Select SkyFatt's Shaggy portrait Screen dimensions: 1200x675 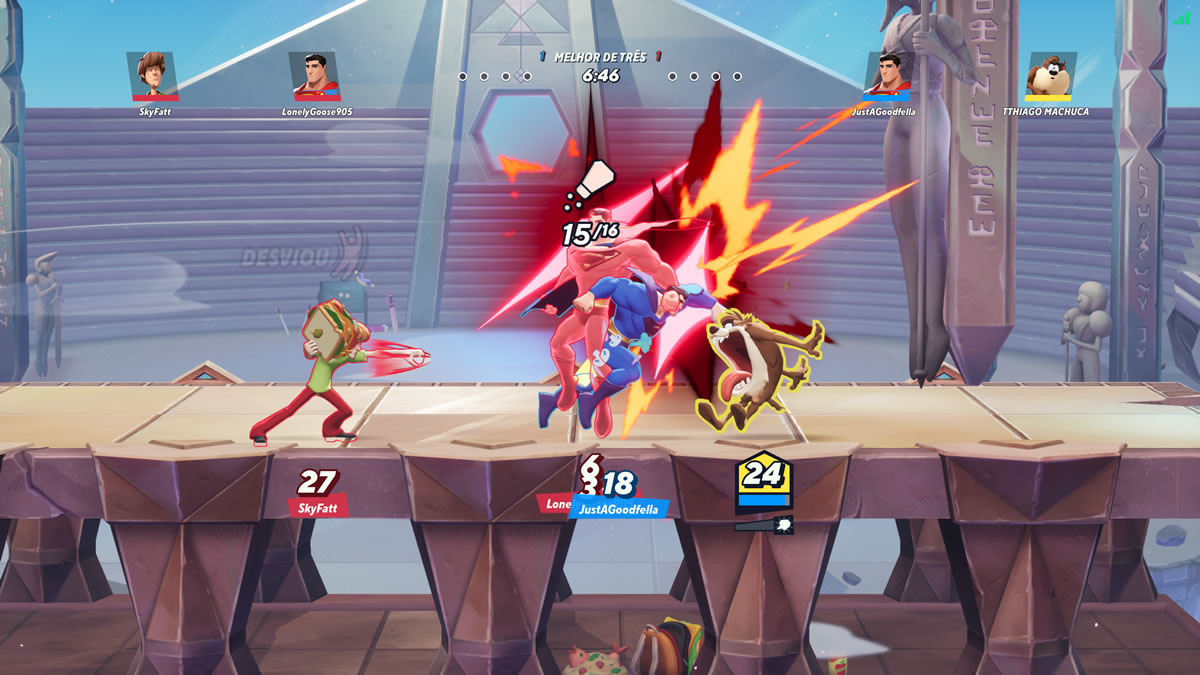153,76
